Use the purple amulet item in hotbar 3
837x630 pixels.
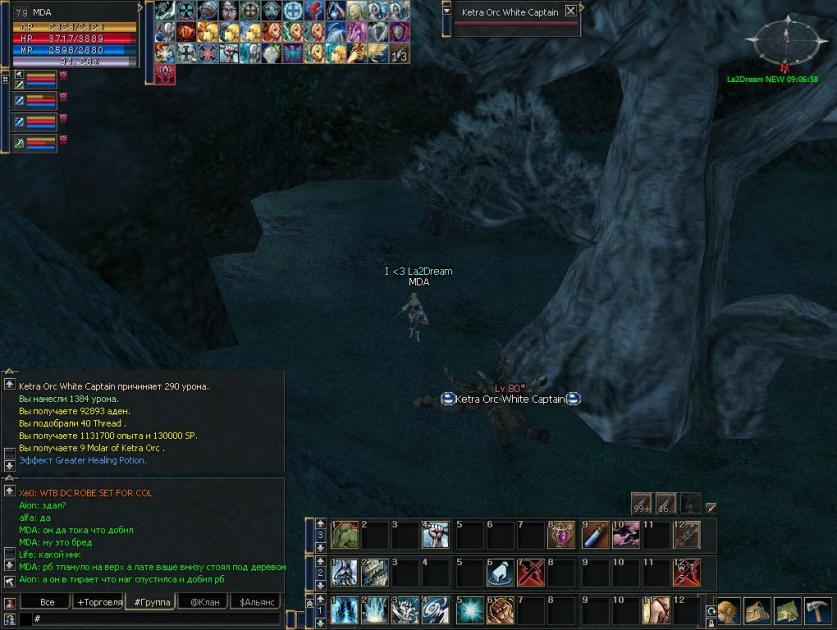562,535
